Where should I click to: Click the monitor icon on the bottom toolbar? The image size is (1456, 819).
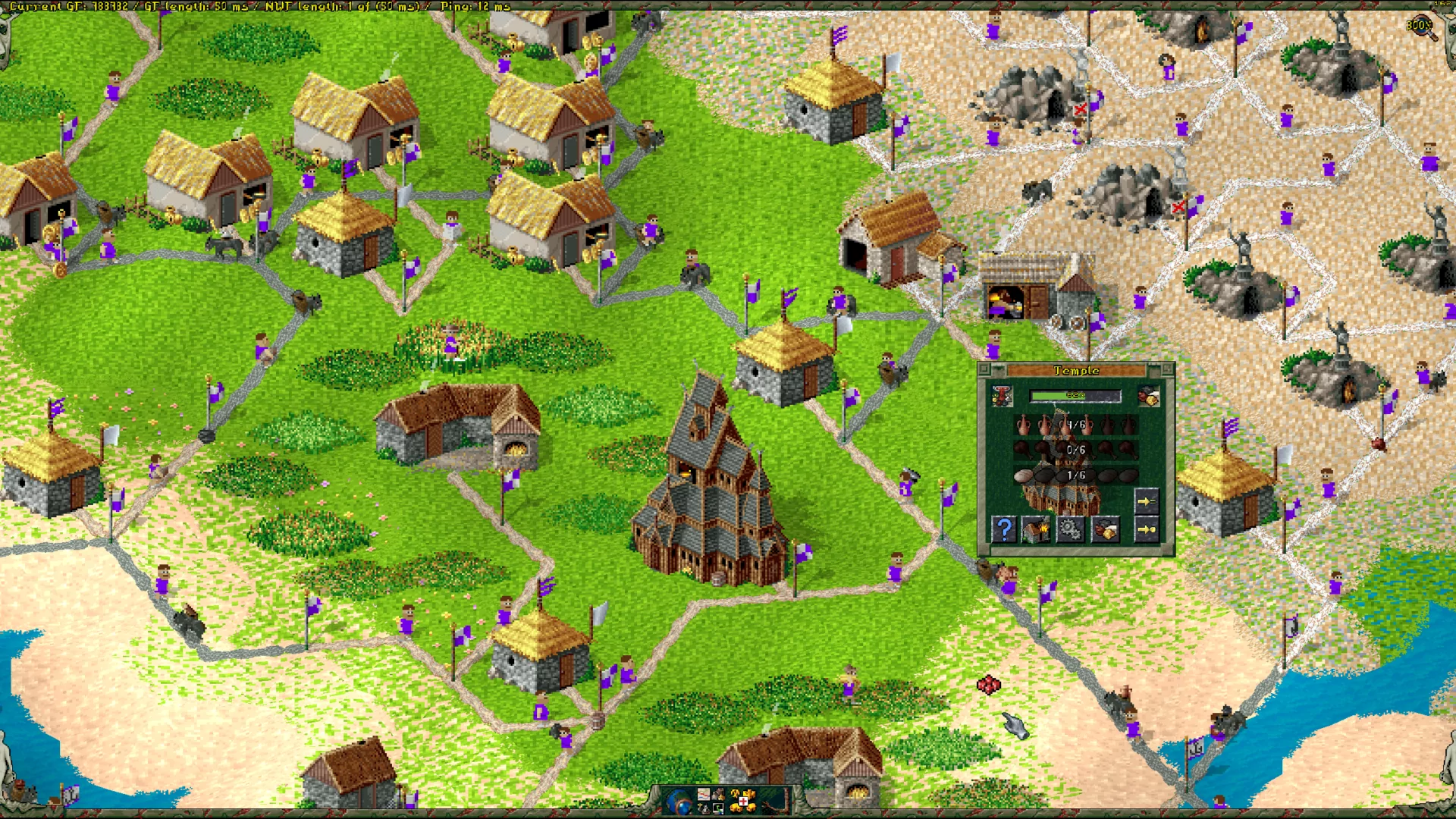click(718, 809)
